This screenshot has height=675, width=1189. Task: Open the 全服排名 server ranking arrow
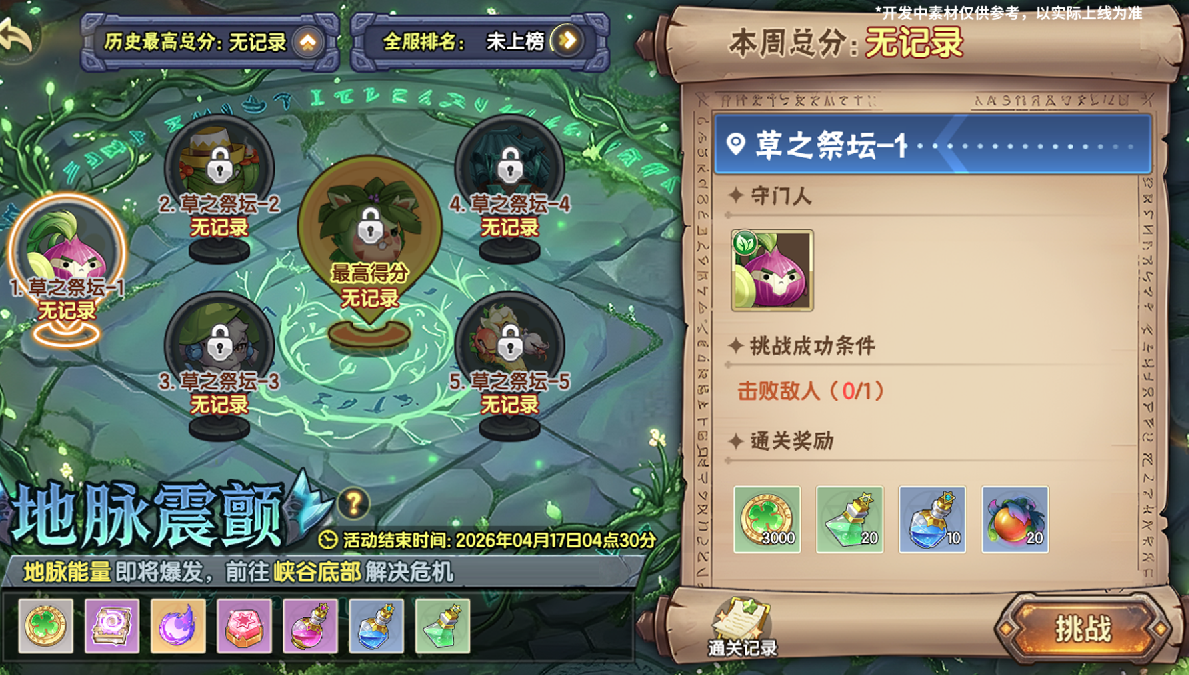click(x=567, y=40)
